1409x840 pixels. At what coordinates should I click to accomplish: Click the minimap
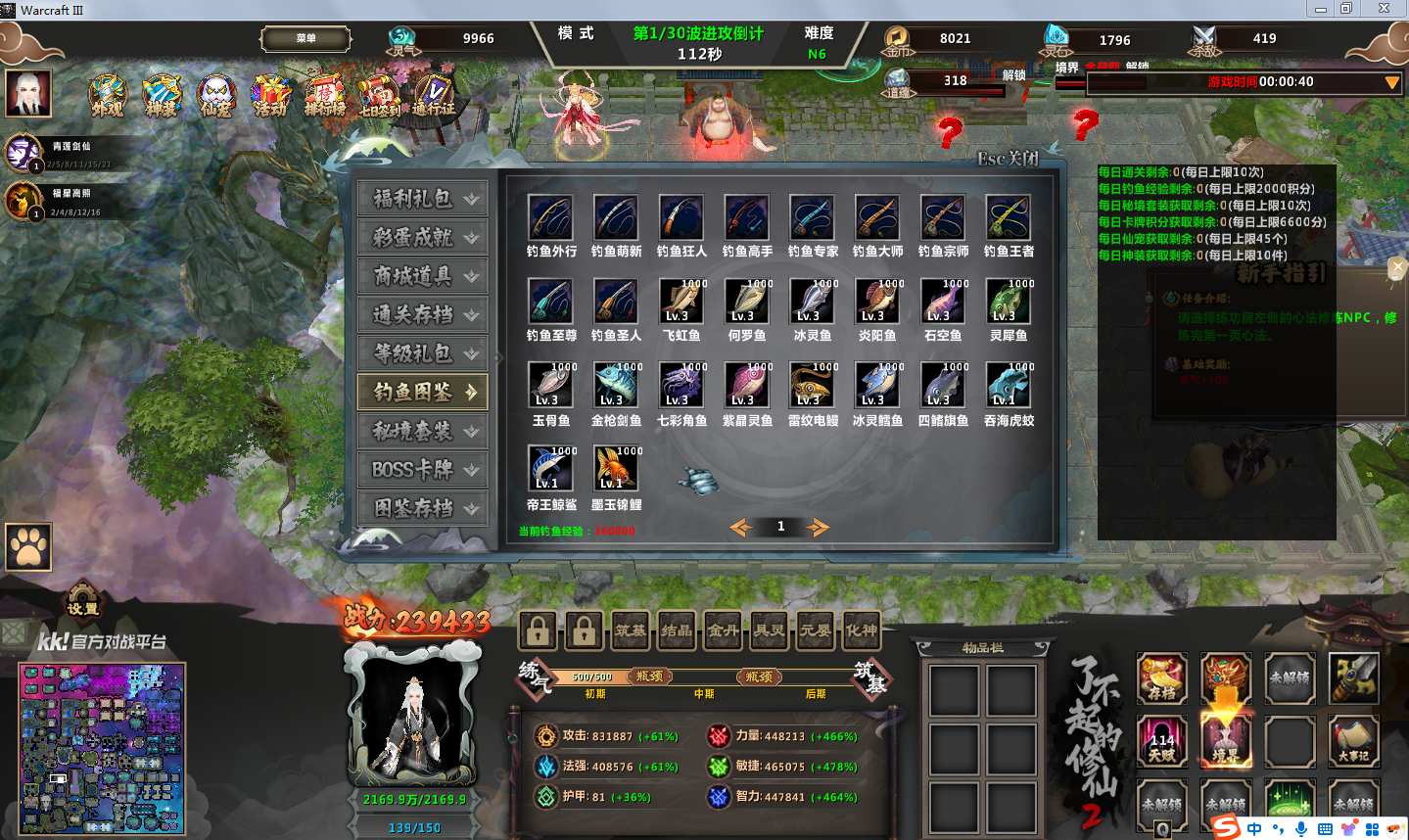coord(102,749)
